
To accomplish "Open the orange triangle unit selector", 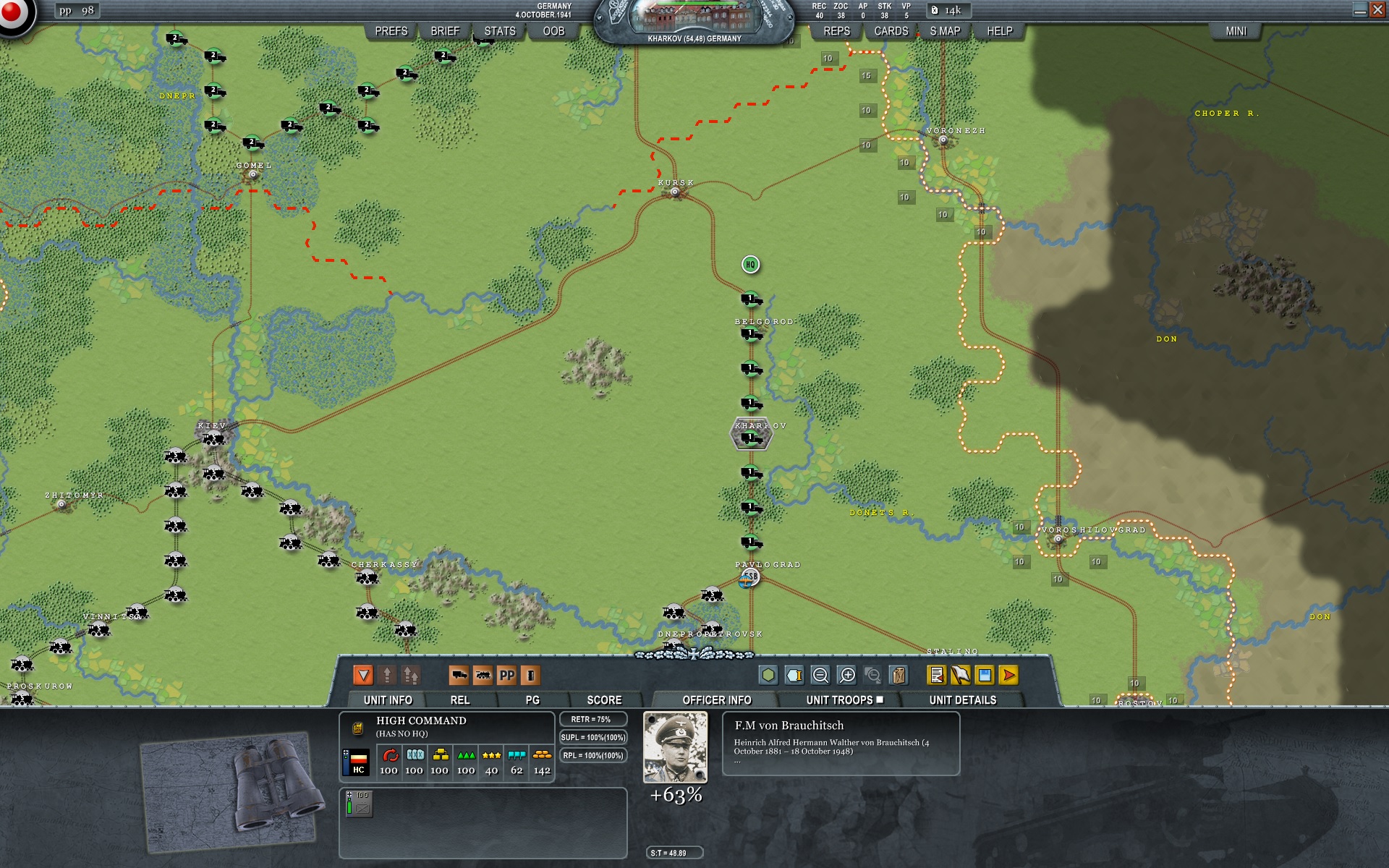I will 363,676.
